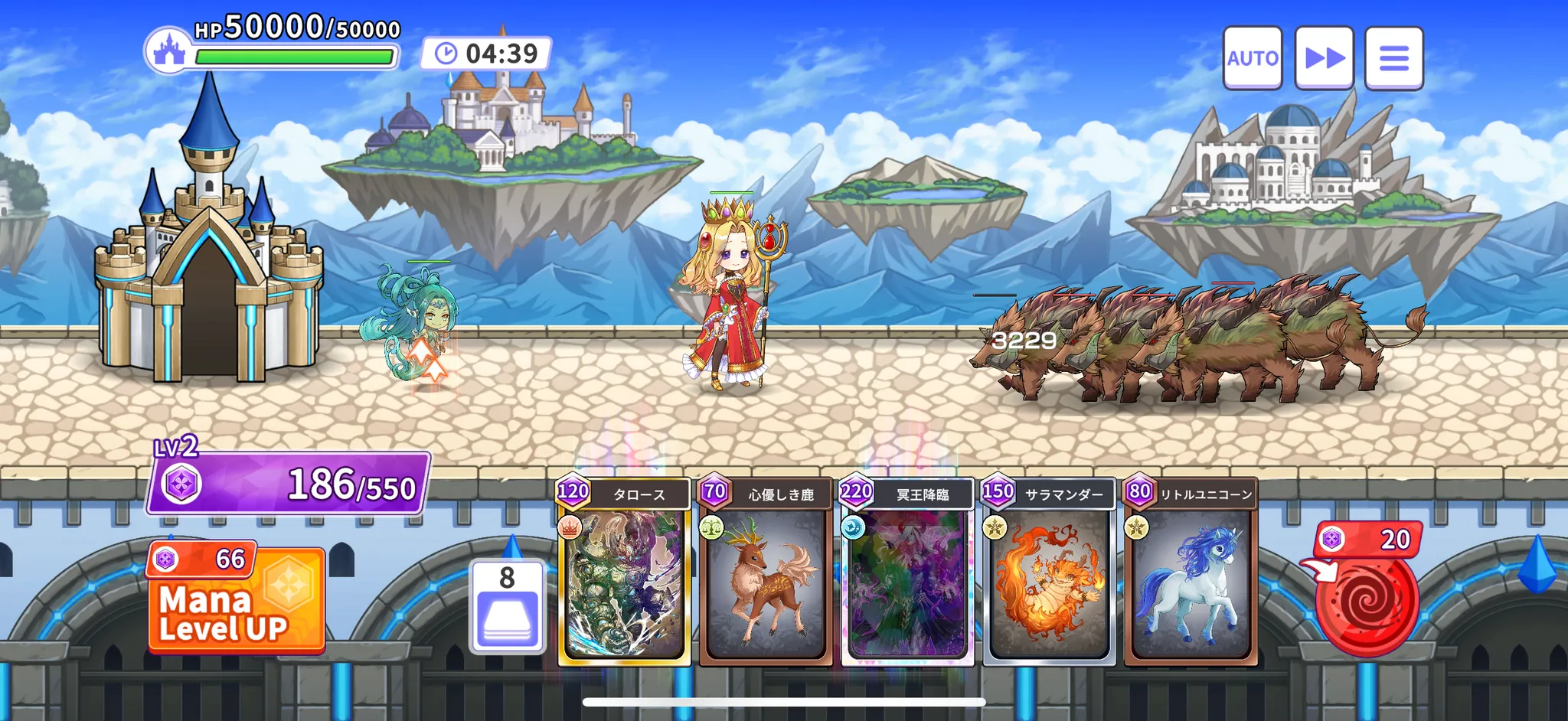Activate the fast-forward speed button
Screen dimensions: 1568x721
point(1324,58)
